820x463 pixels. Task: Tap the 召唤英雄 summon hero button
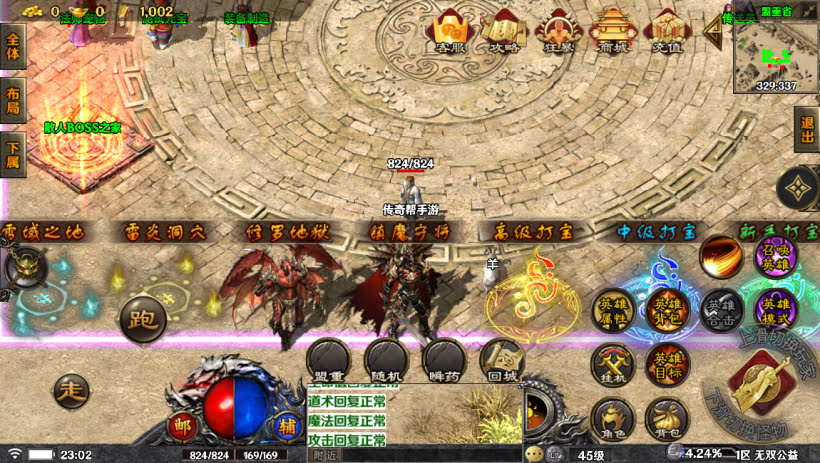click(x=776, y=258)
